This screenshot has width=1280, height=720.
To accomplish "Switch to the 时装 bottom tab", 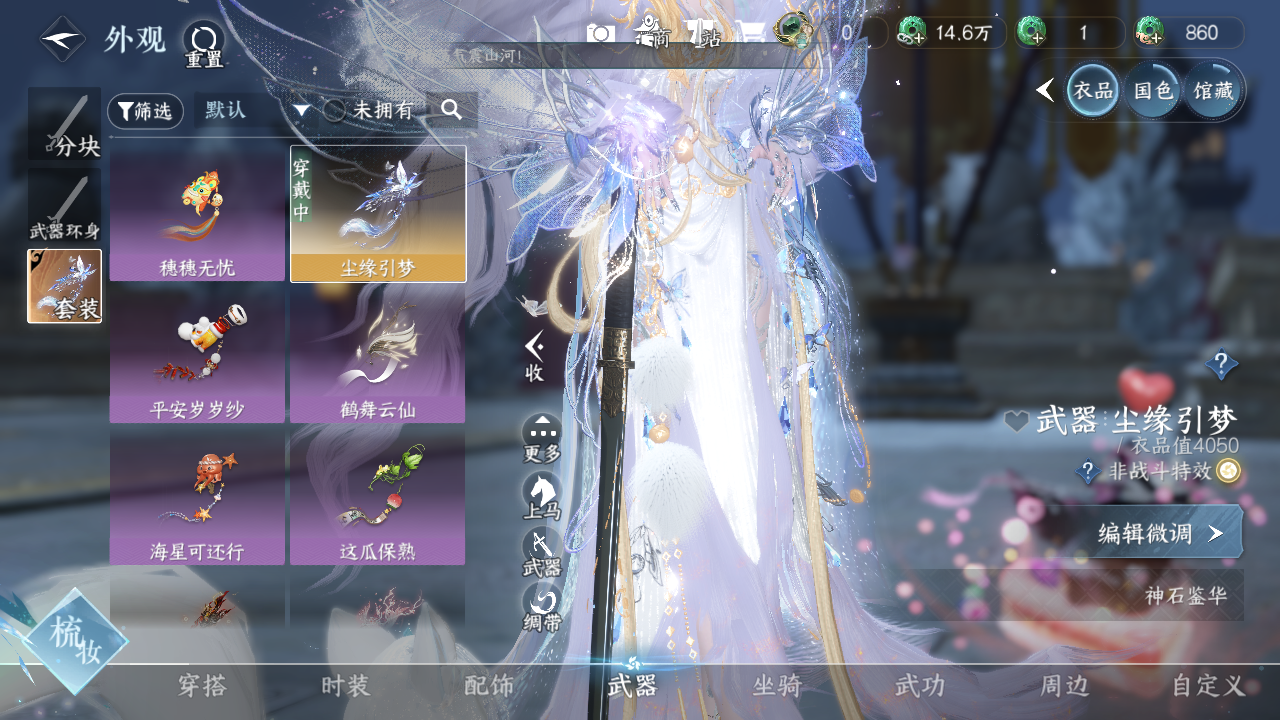I will [345, 686].
